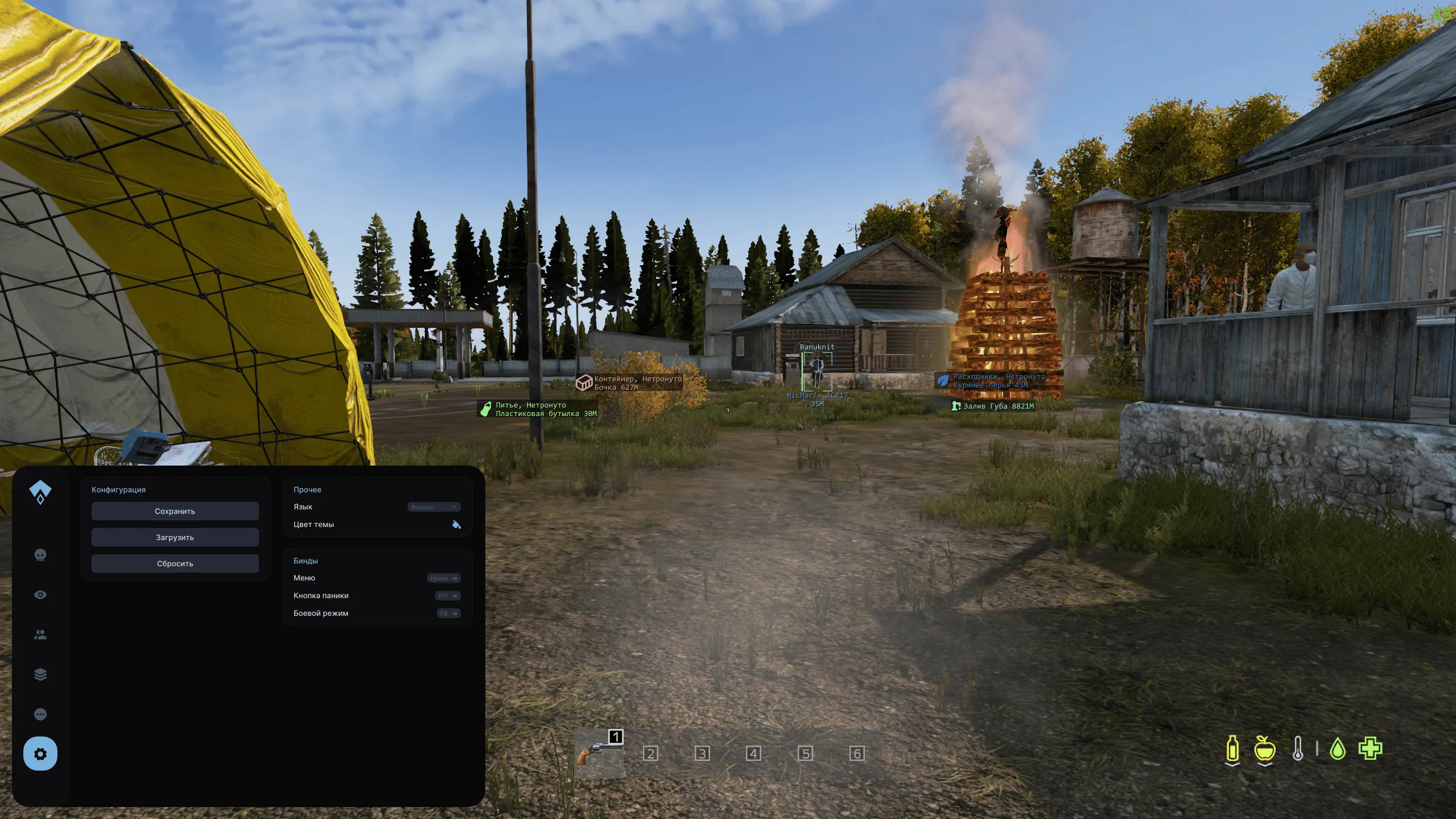Select hotbar slot 1 with revolver
Screen dimensions: 1456x819
coord(600,753)
